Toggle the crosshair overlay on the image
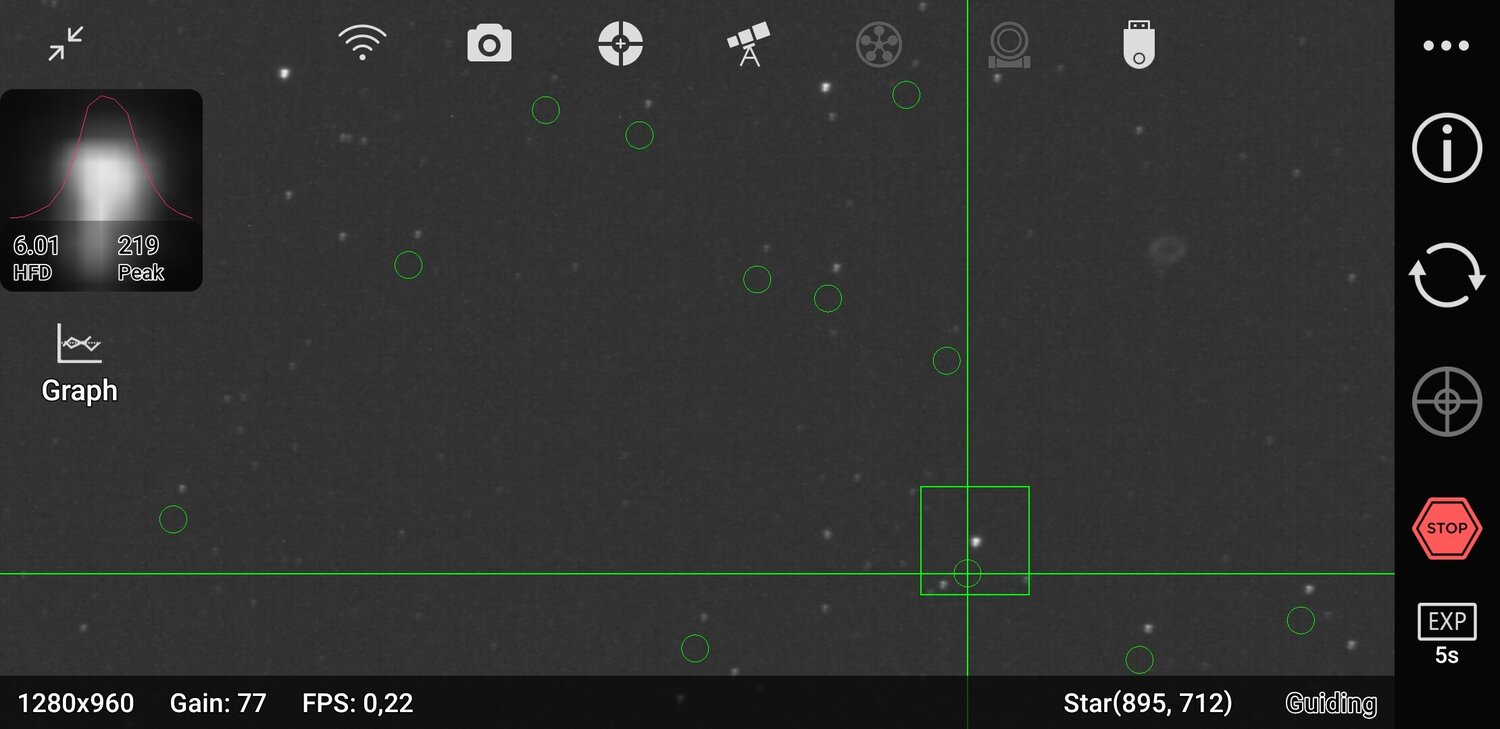Image resolution: width=1500 pixels, height=729 pixels. coord(1445,400)
